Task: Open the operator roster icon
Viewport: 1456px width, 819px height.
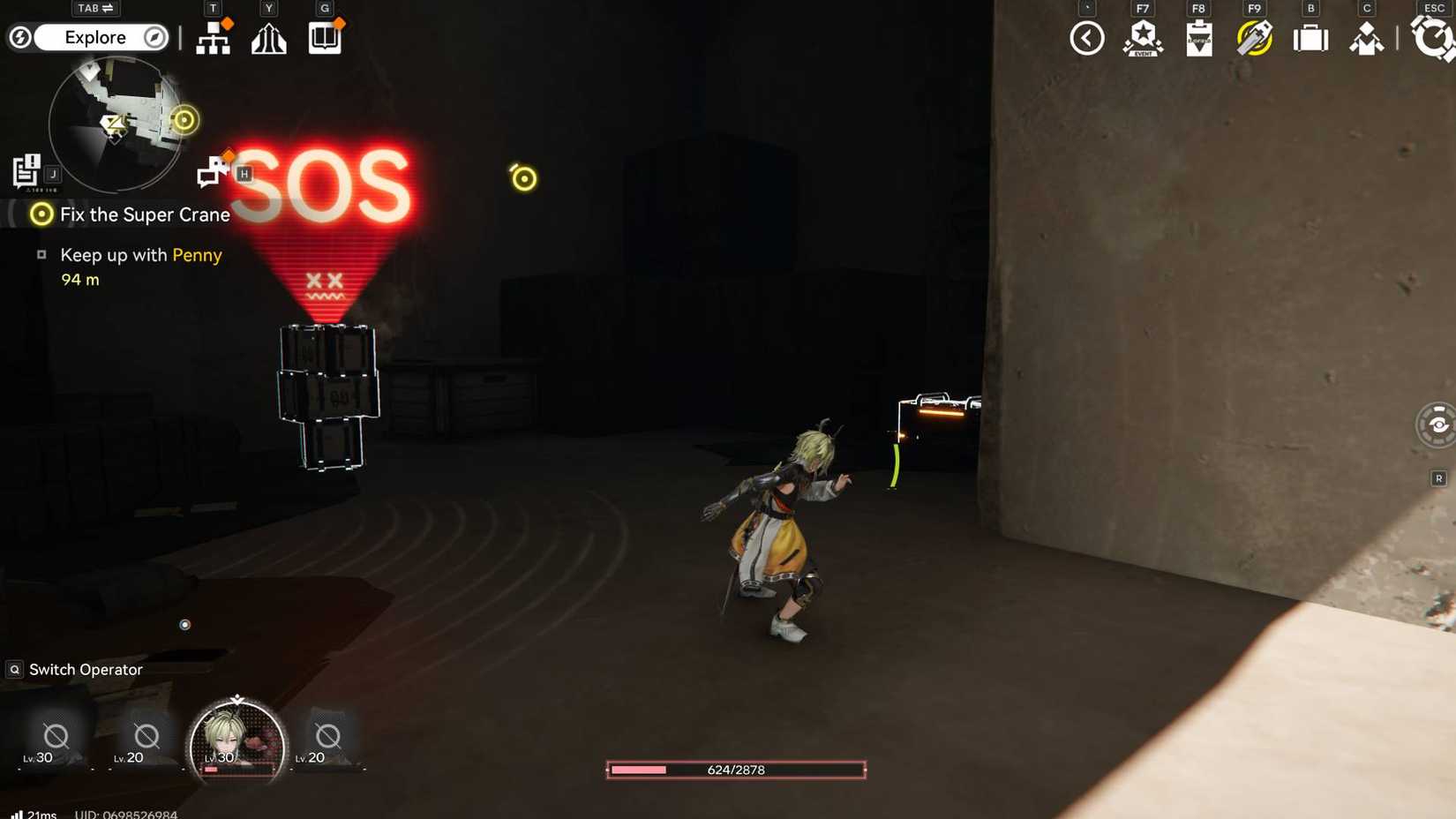Action: [1366, 39]
